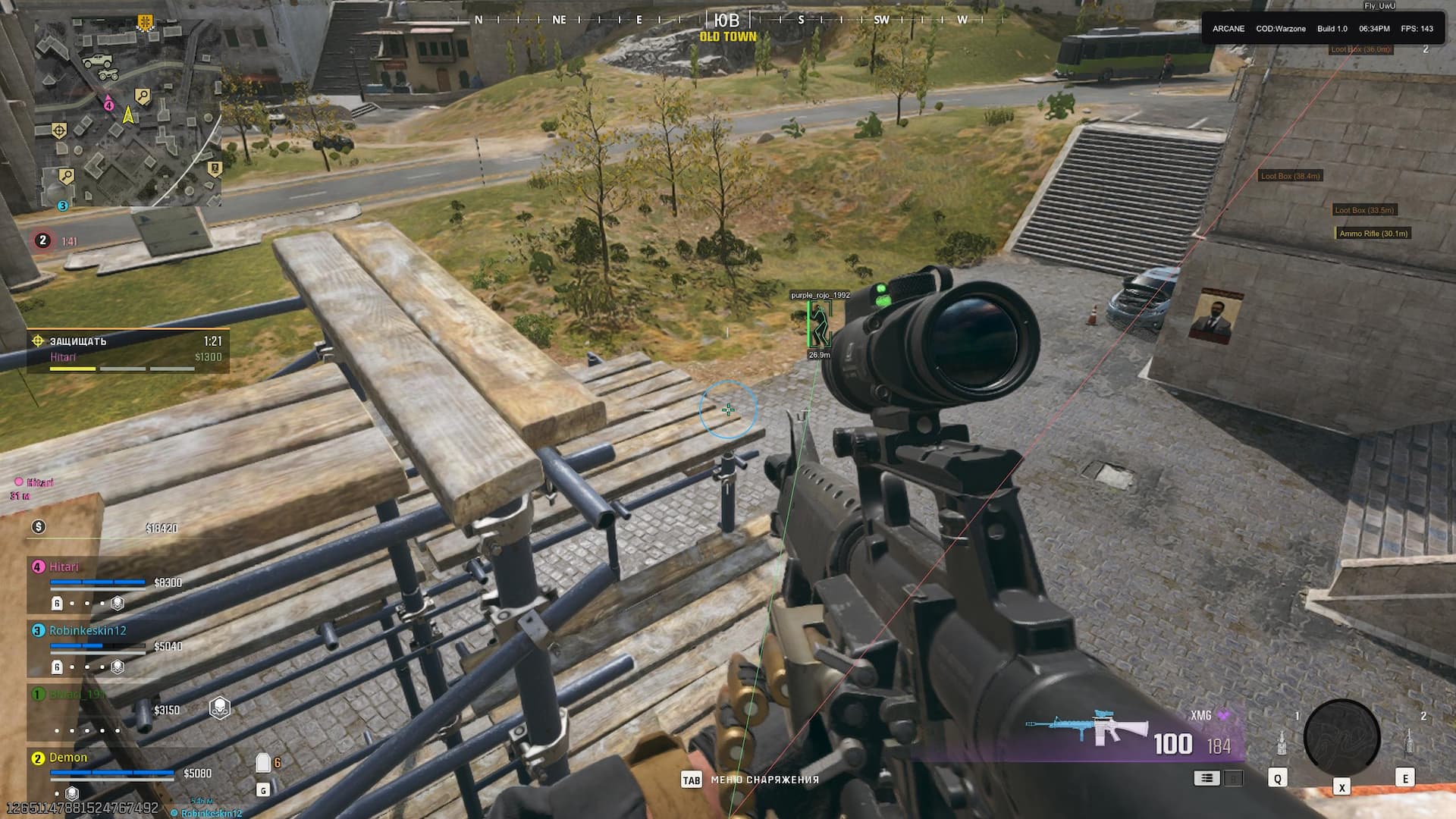The image size is (1456, 819).
Task: Click the armor plate count icon
Action: pos(264,762)
